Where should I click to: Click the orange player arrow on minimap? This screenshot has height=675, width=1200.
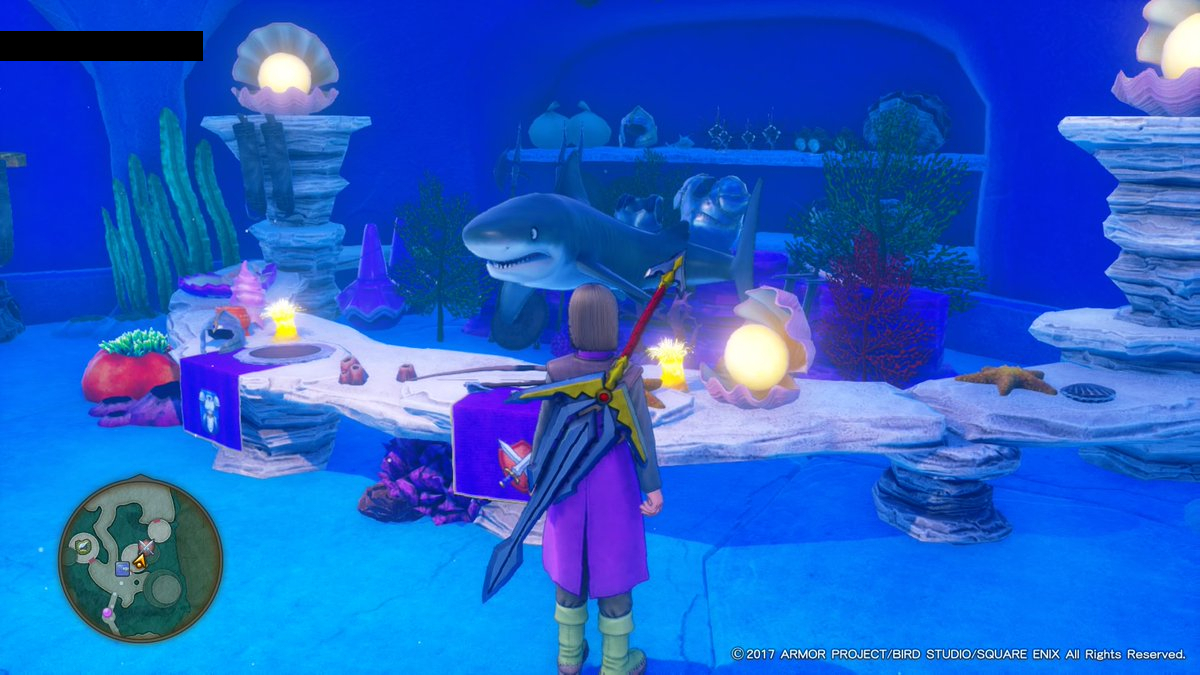pyautogui.click(x=140, y=562)
